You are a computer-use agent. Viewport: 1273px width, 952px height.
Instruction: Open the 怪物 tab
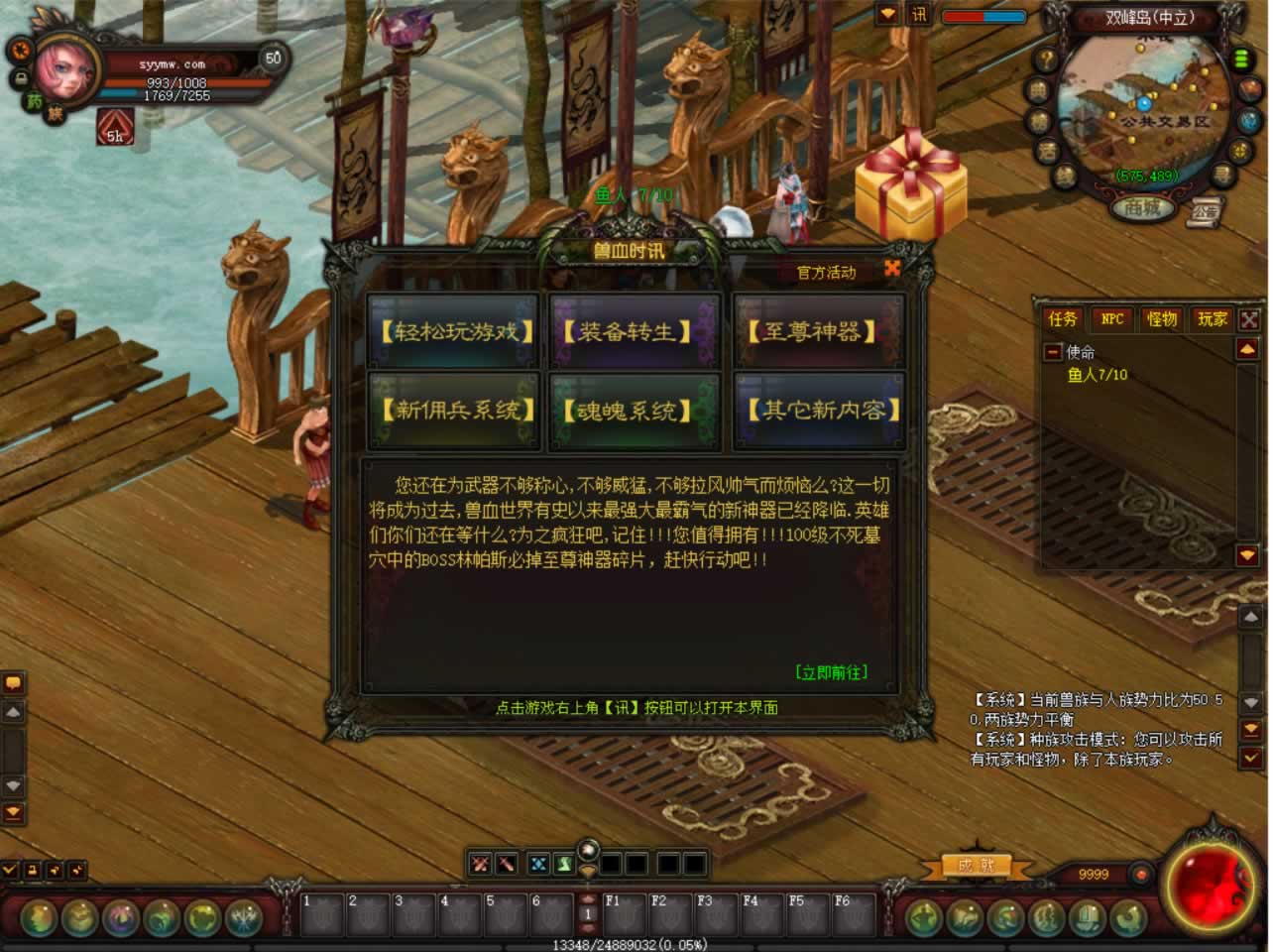tap(1161, 318)
